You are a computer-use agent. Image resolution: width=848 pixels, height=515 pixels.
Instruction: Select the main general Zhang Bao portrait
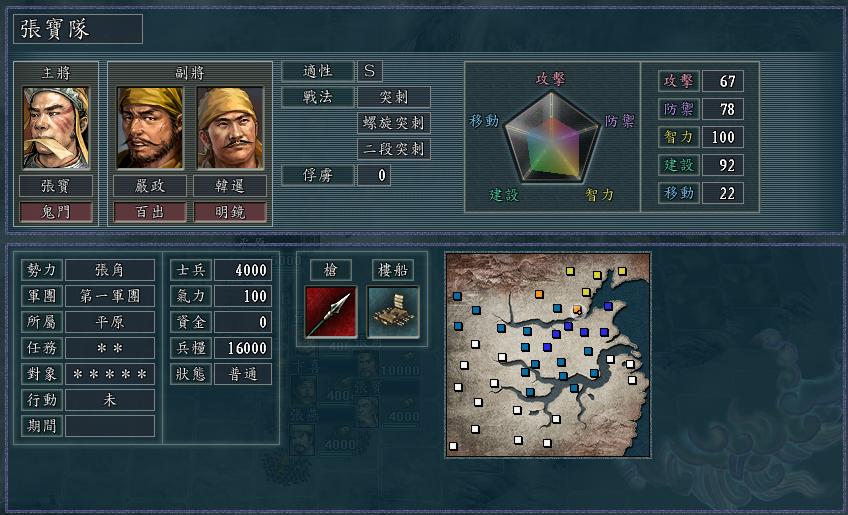[56, 127]
